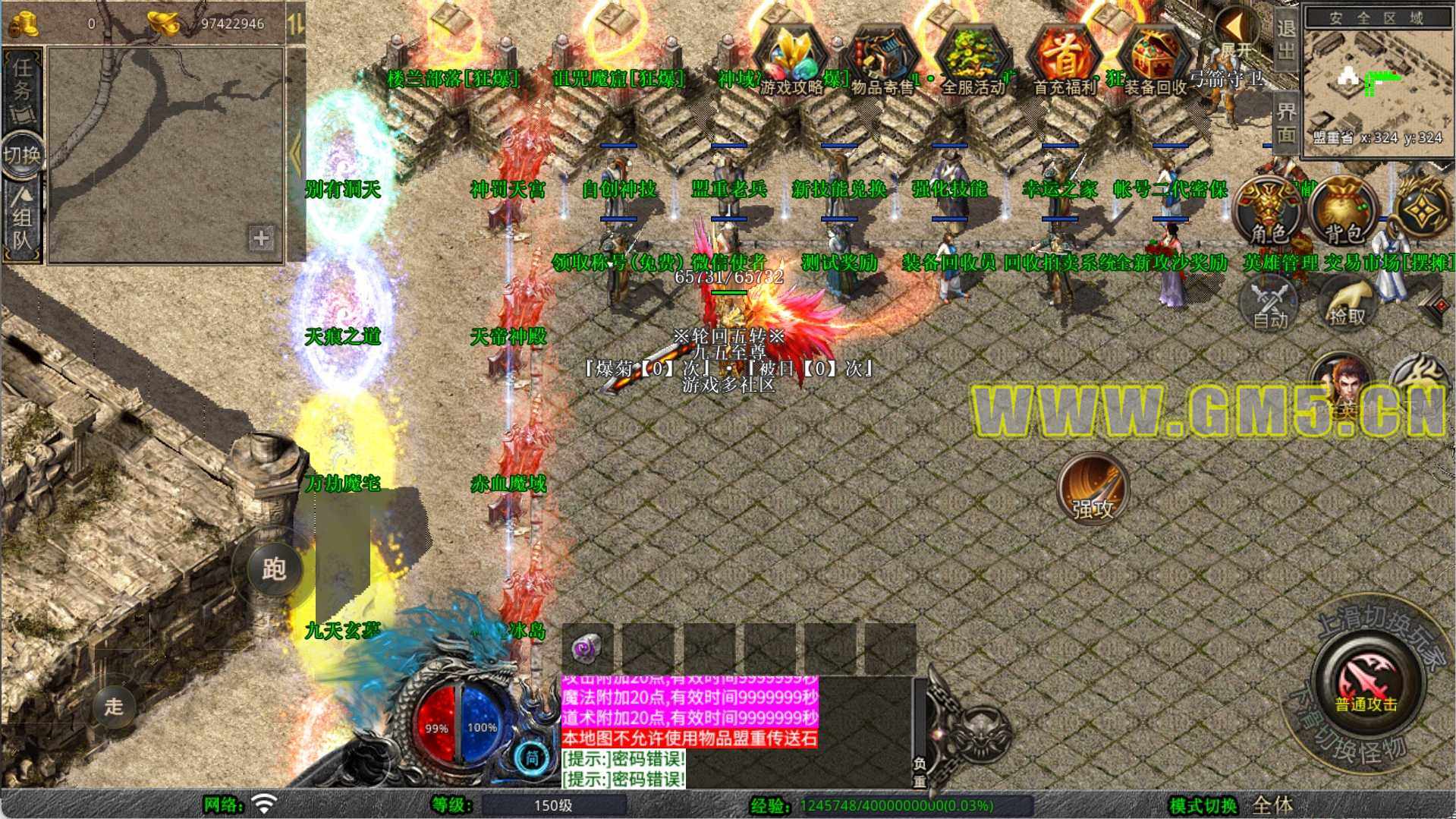Toggle the 界面 interface button
The image size is (1456, 819).
pyautogui.click(x=1286, y=123)
